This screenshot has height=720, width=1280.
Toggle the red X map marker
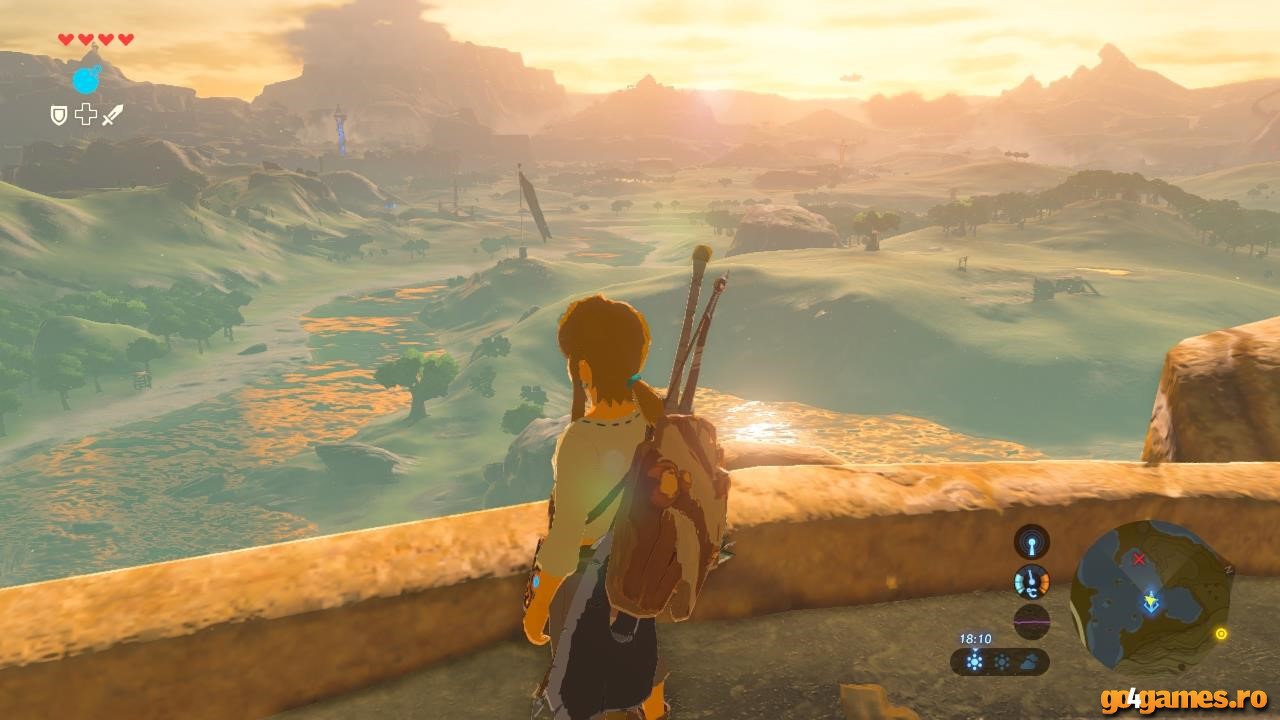tap(1138, 558)
